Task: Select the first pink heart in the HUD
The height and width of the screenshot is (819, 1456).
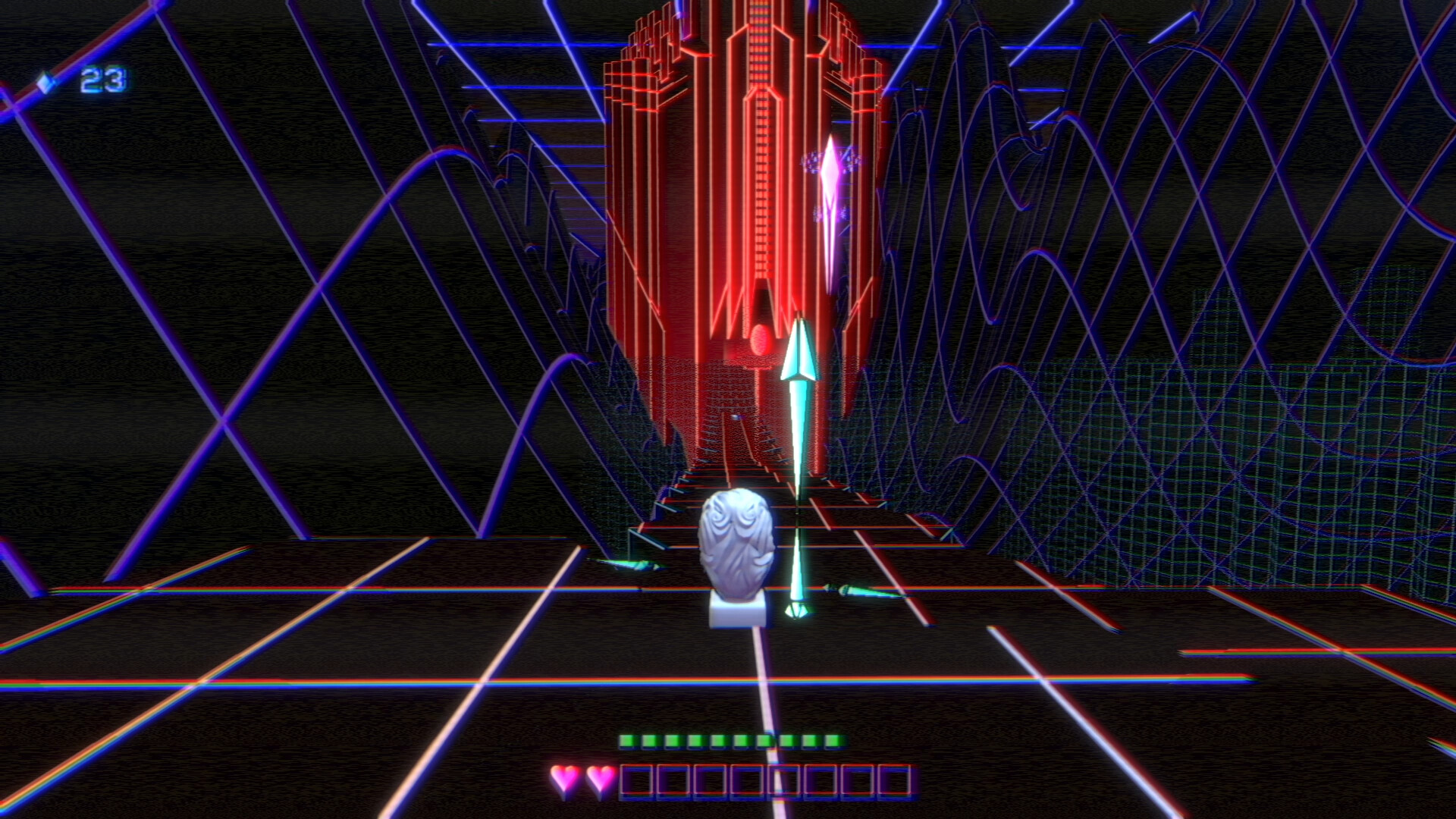Action: pos(564,777)
